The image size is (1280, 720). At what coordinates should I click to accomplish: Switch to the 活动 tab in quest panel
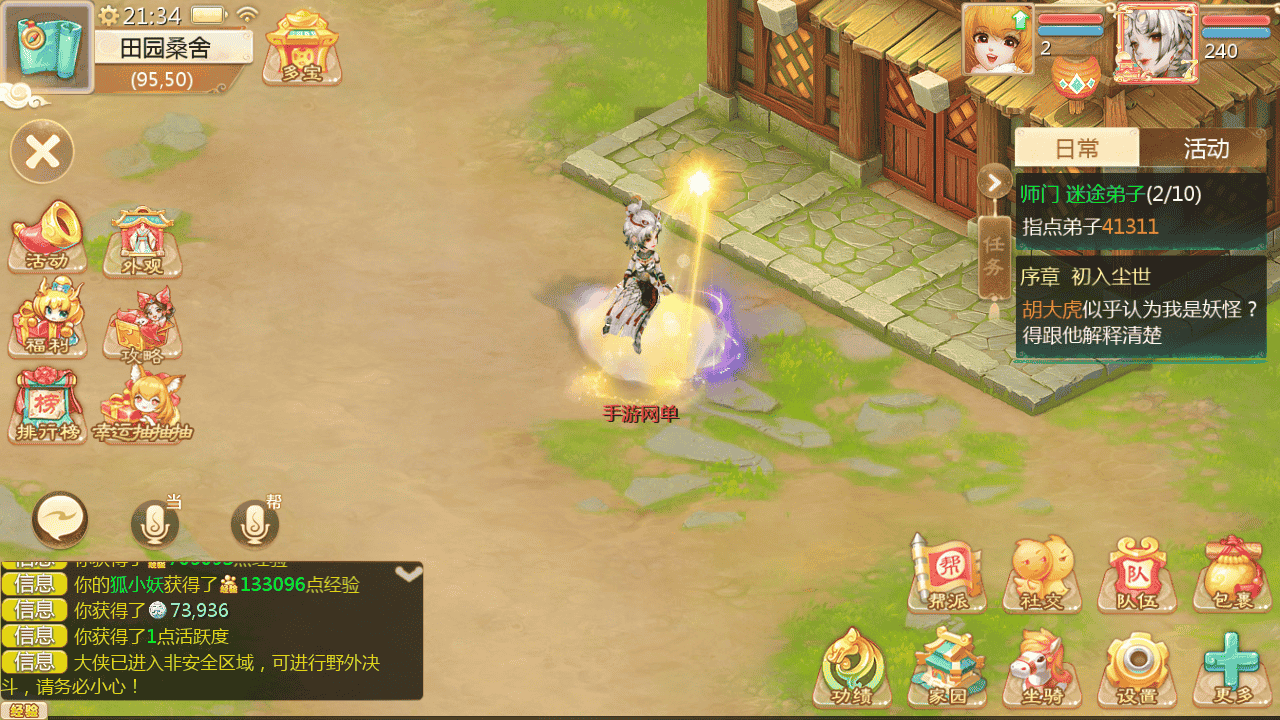click(x=1206, y=149)
